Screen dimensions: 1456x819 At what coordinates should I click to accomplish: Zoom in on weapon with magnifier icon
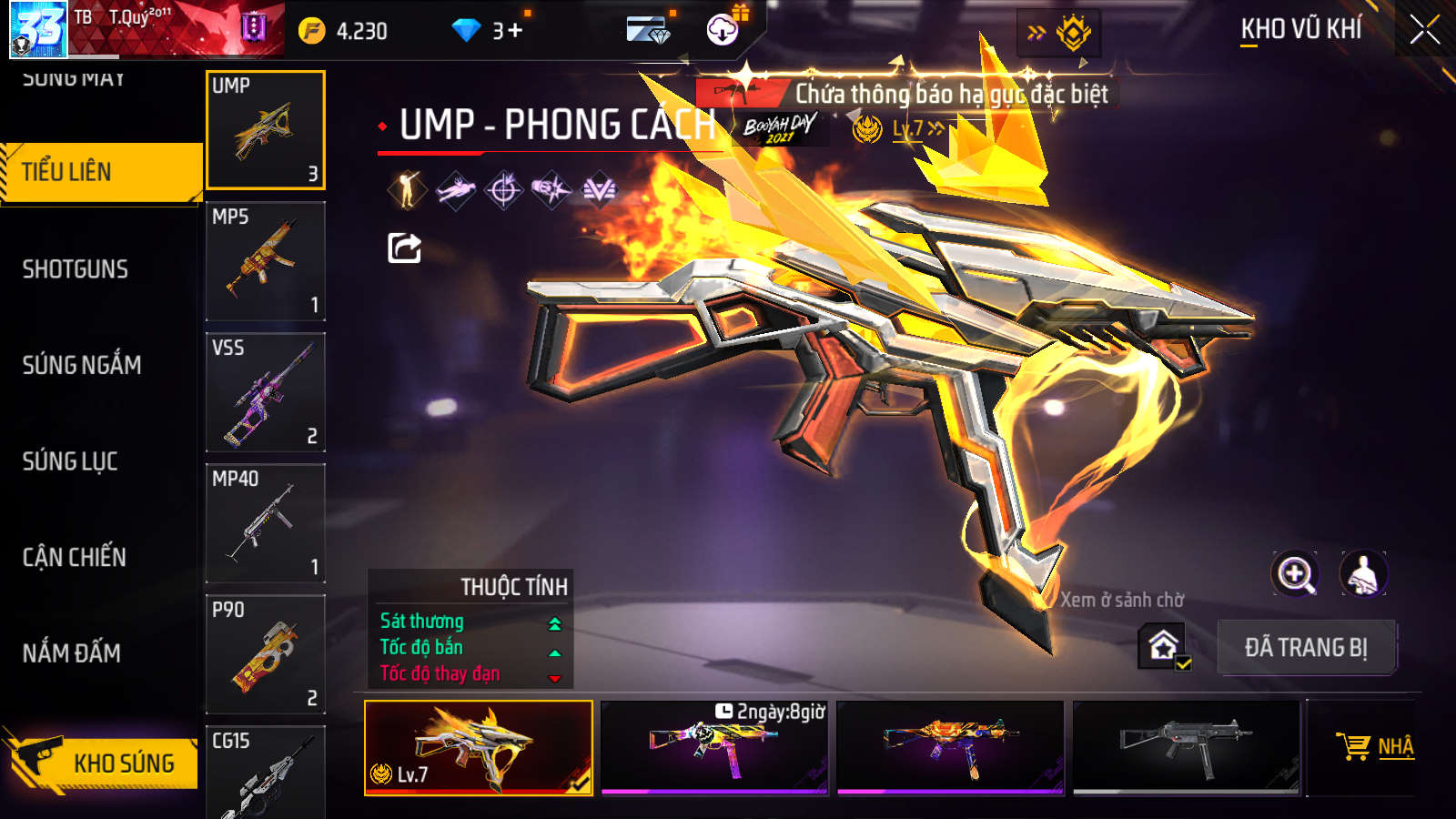pyautogui.click(x=1295, y=574)
